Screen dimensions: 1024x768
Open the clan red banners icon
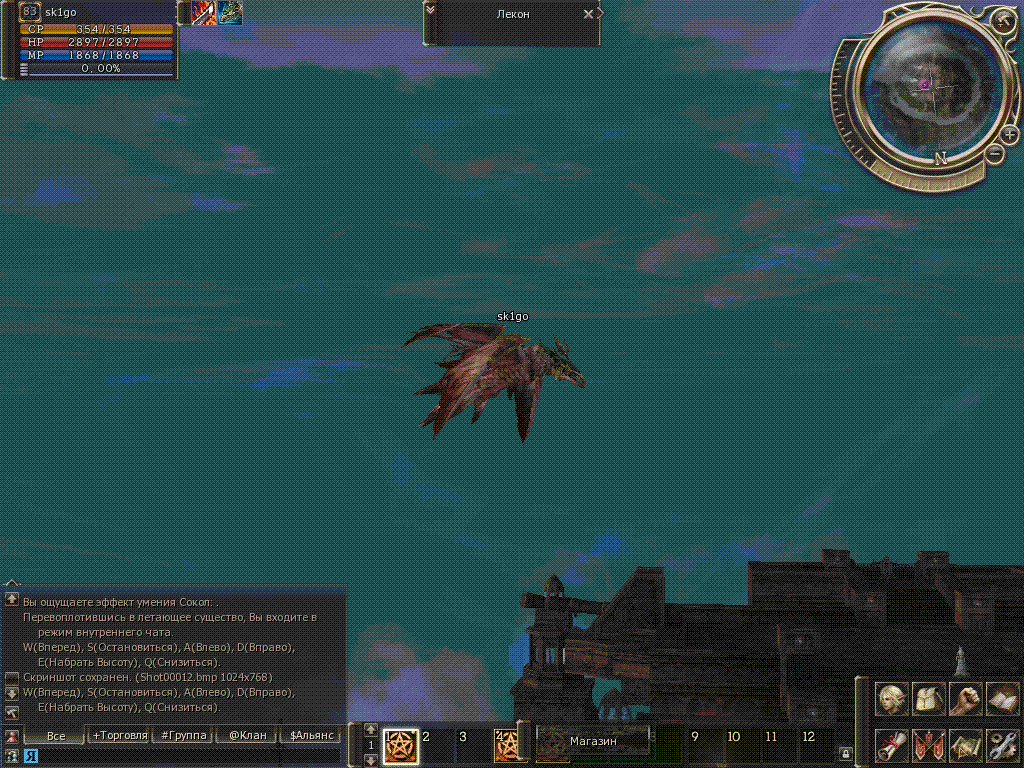[929, 745]
